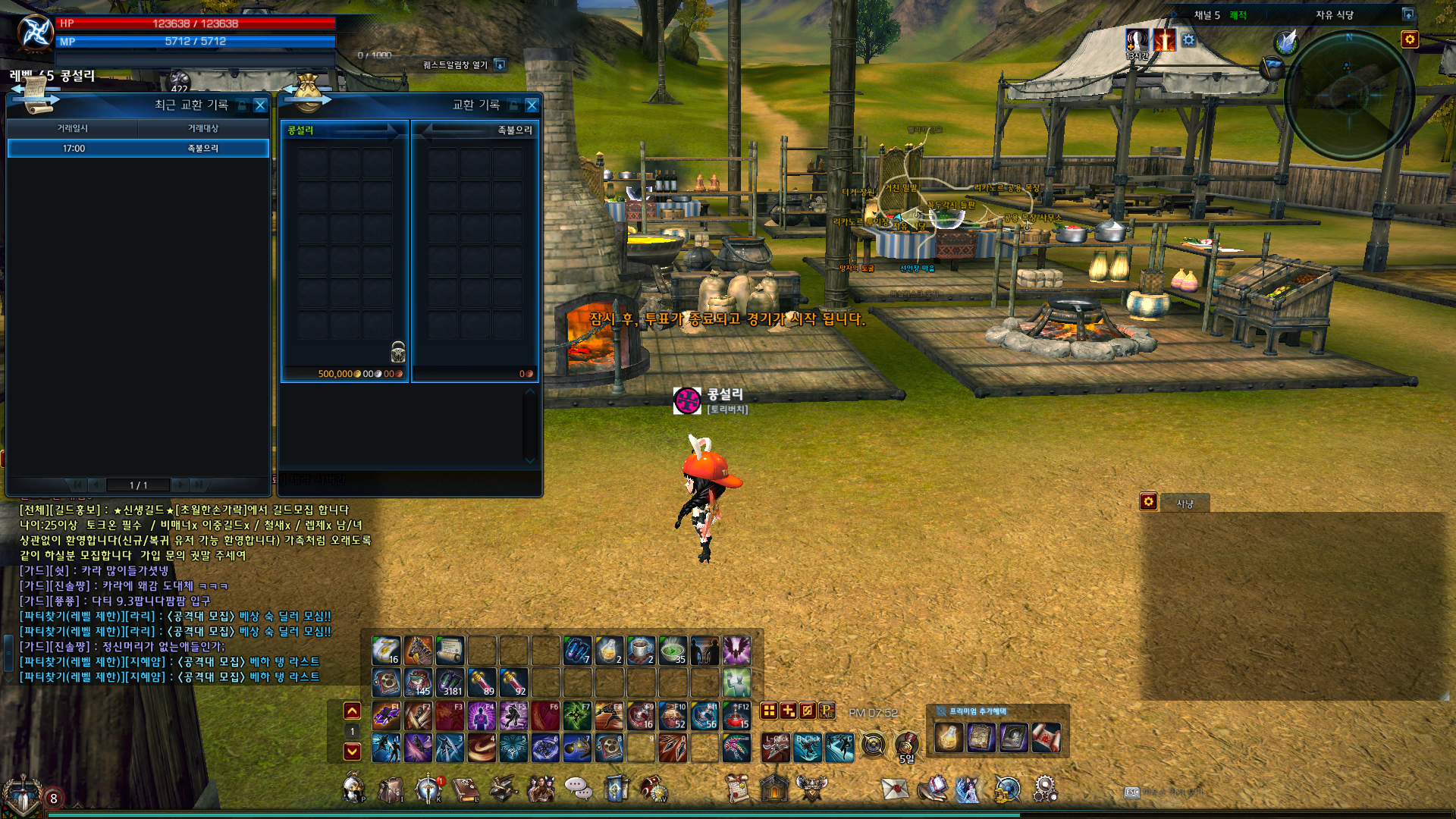Switch channel using the 채널 5 label
Viewport: 1456px width, 819px height.
(x=1207, y=15)
